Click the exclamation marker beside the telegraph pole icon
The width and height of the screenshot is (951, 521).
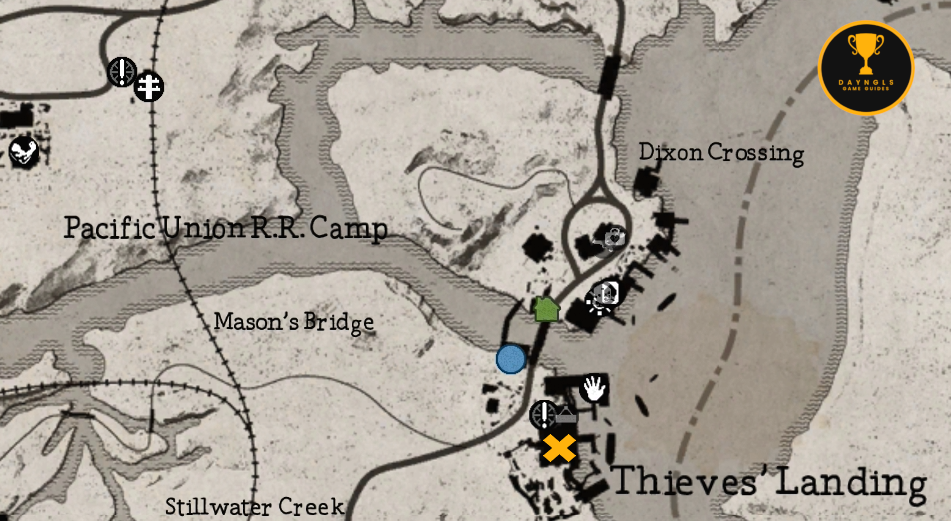pyautogui.click(x=122, y=71)
